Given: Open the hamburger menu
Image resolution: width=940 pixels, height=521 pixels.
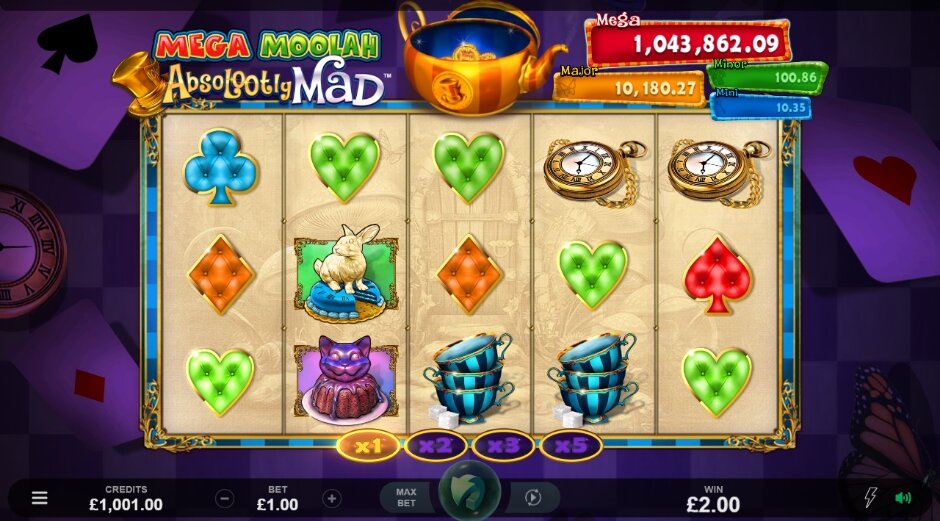Looking at the screenshot, I should click(x=39, y=498).
